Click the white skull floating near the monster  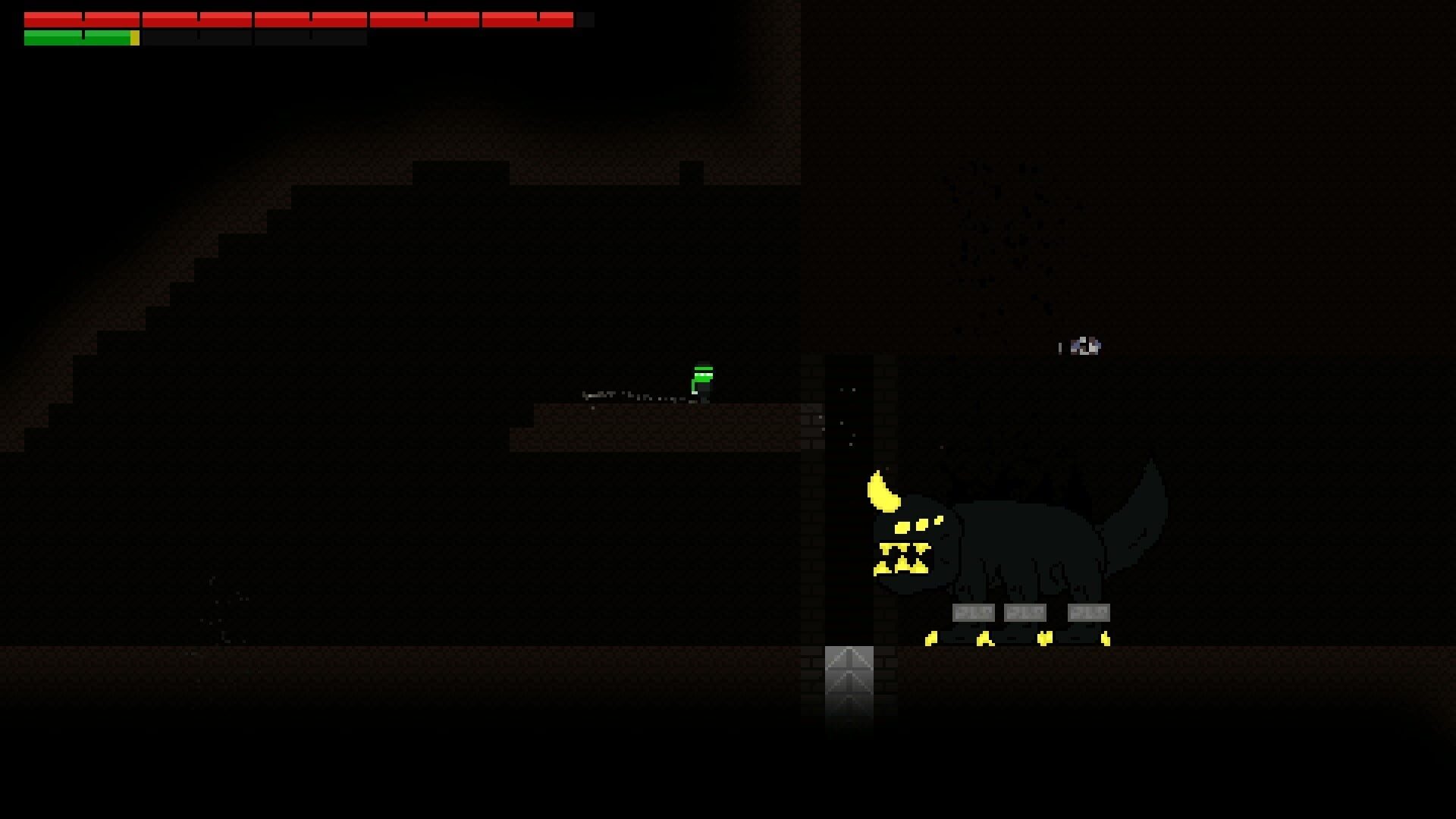click(1084, 346)
